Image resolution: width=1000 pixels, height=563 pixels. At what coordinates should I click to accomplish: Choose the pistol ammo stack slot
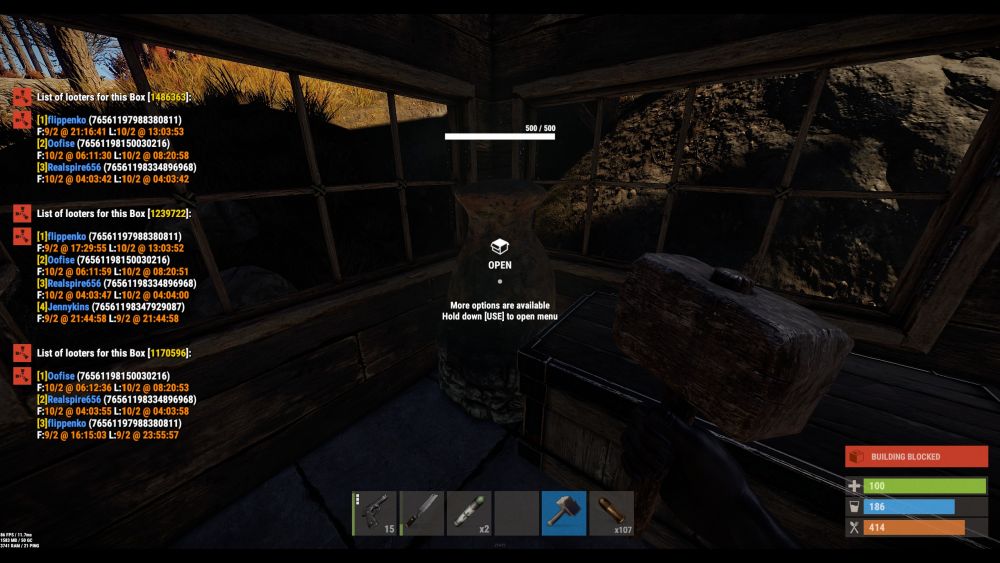tap(611, 512)
